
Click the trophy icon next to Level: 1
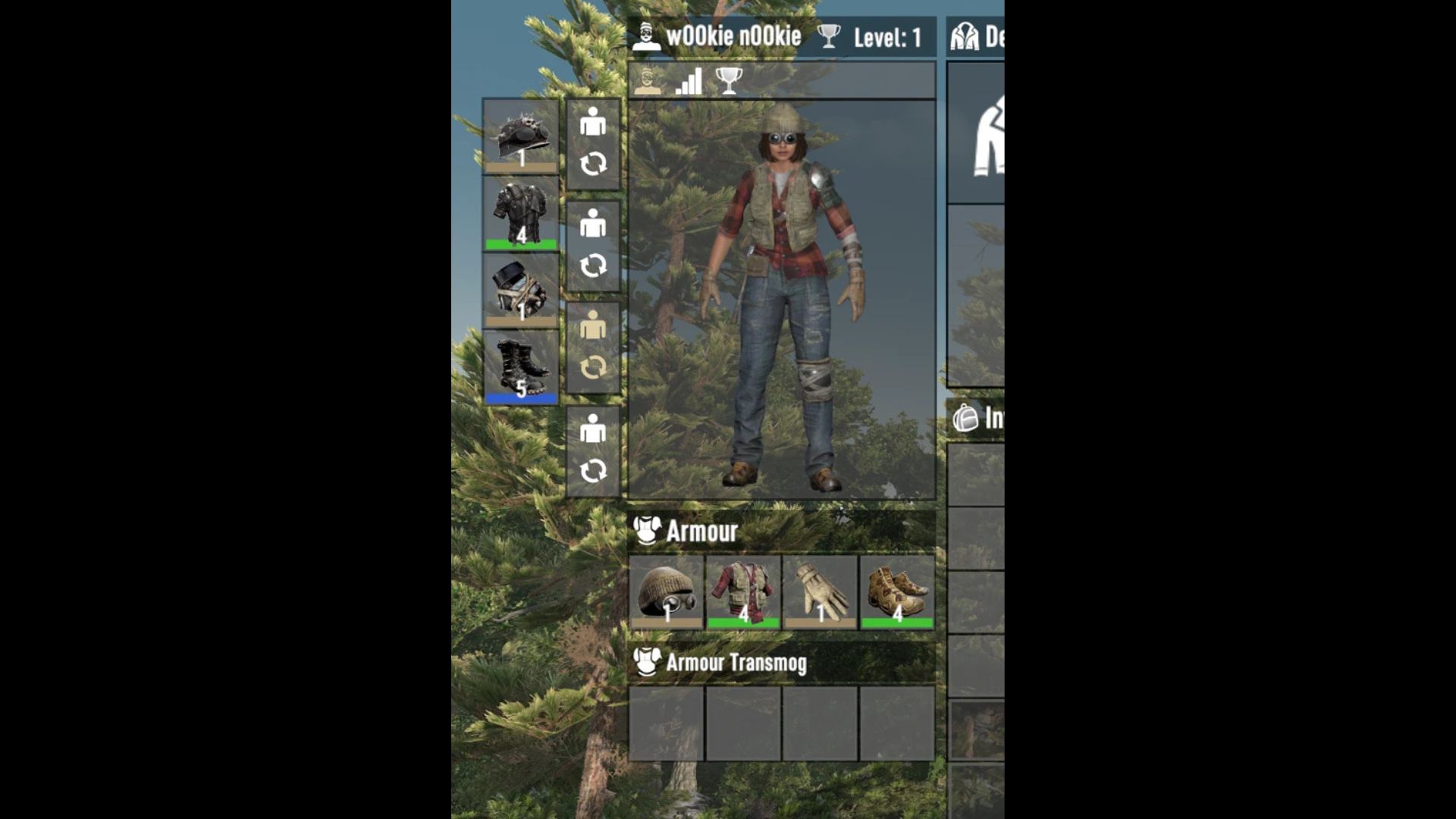pyautogui.click(x=831, y=35)
